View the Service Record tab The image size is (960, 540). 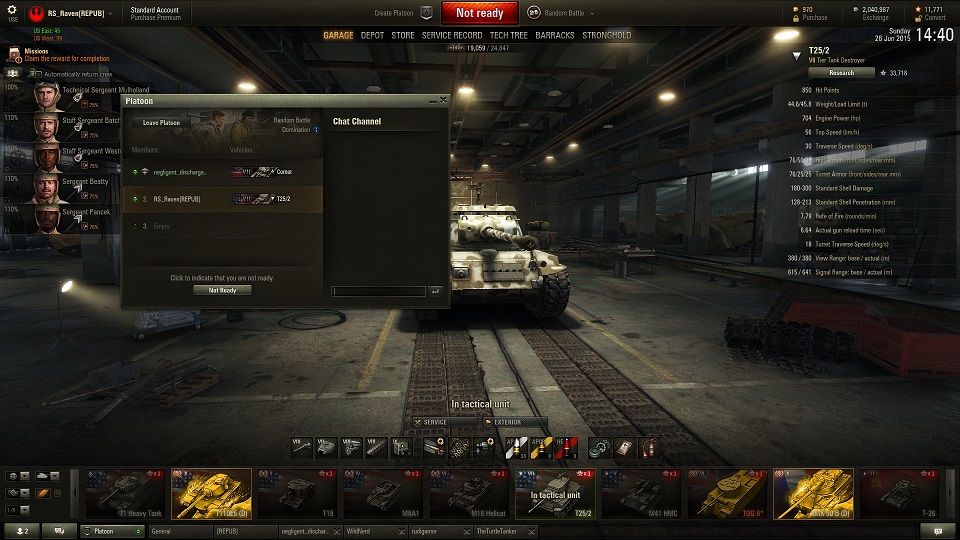click(452, 35)
